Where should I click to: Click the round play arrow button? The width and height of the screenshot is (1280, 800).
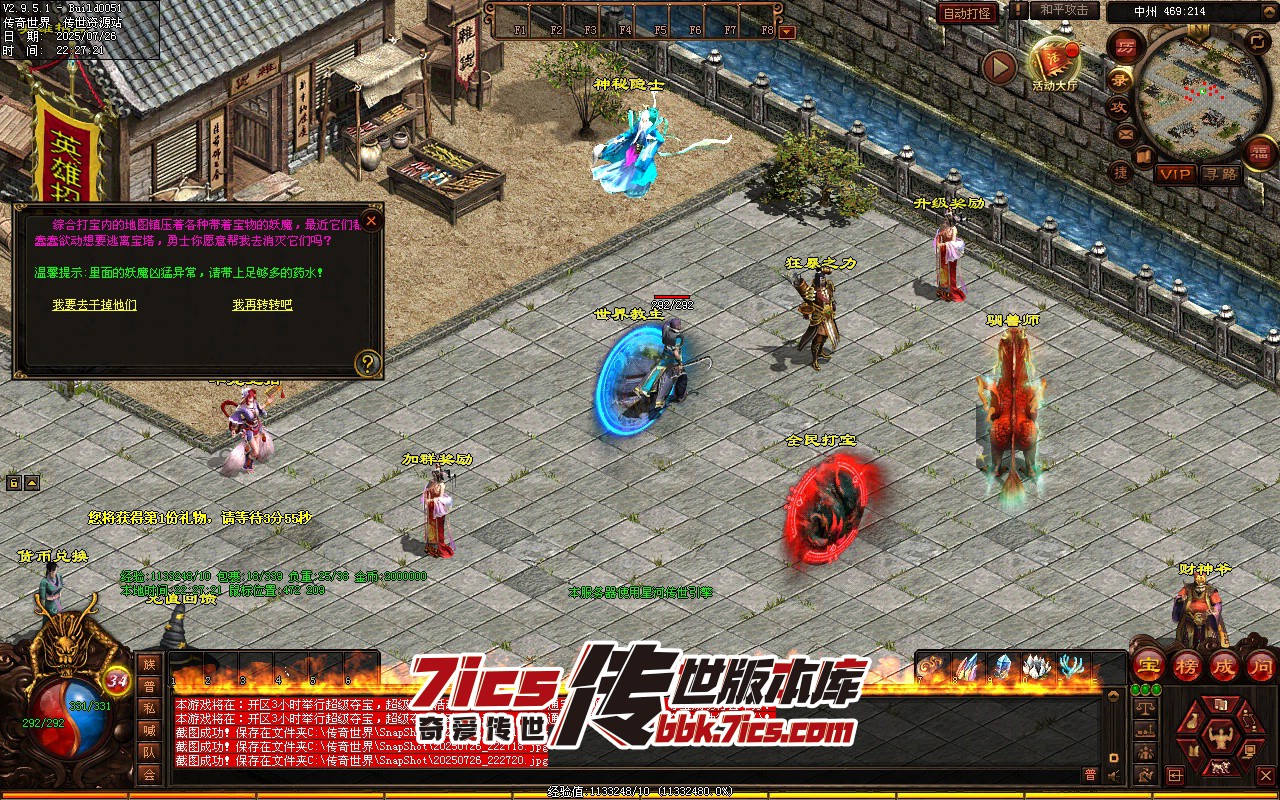[999, 68]
